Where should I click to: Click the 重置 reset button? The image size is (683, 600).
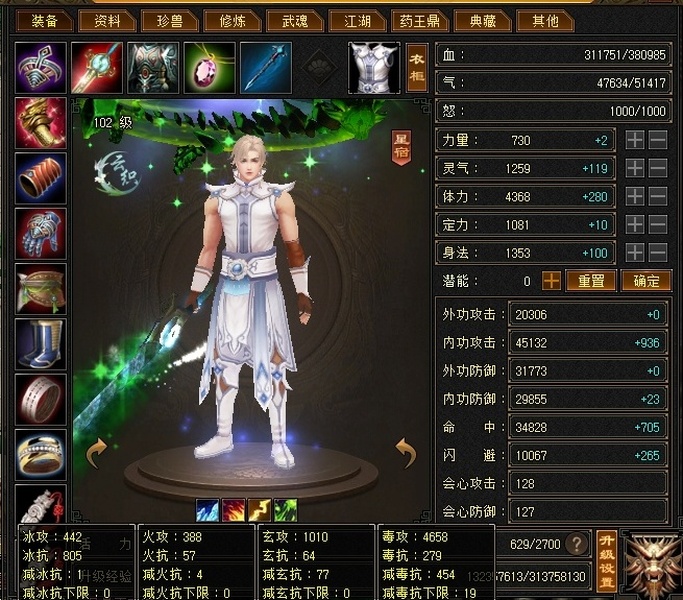pyautogui.click(x=590, y=281)
